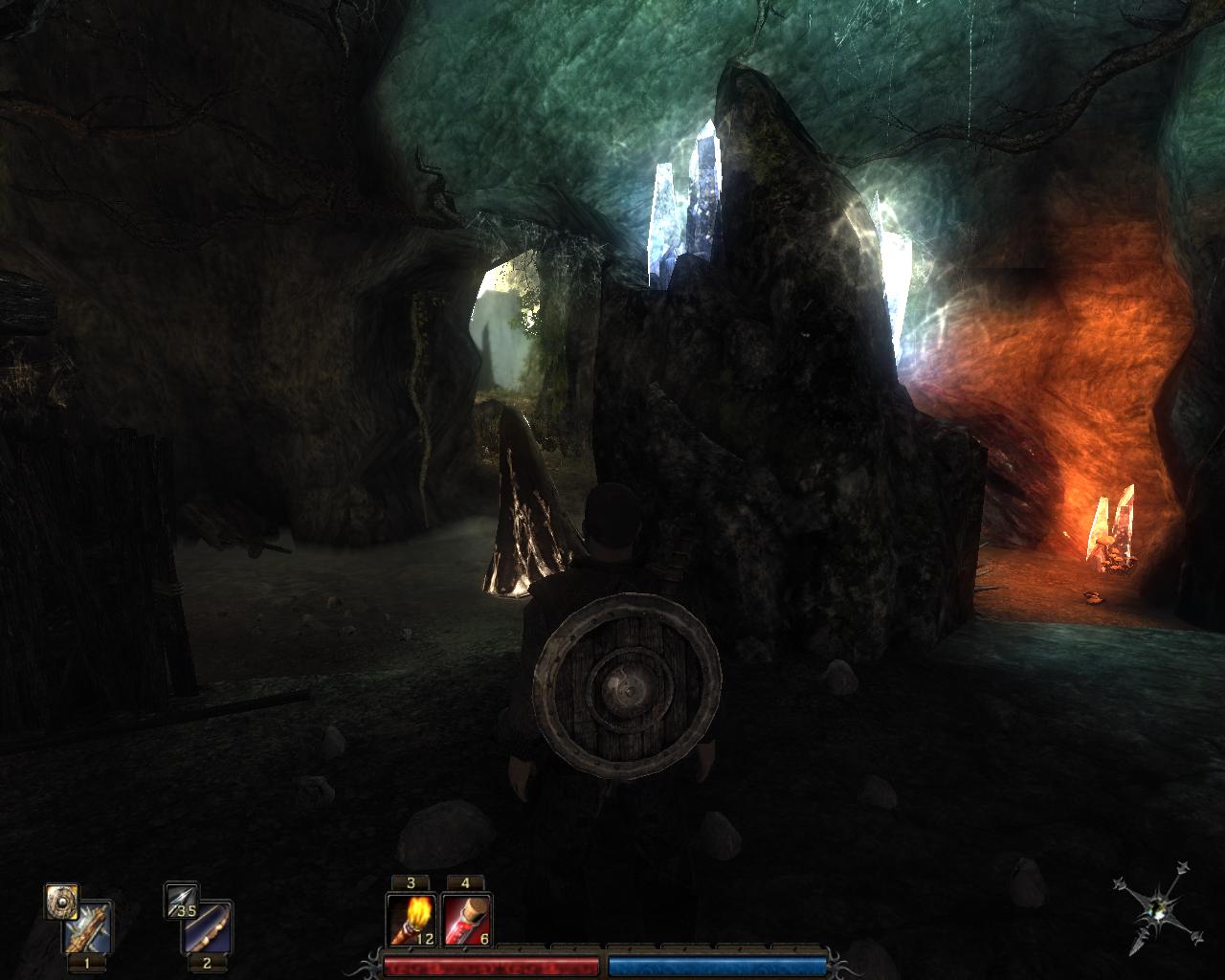Select the spiked club weapon slot
This screenshot has height=980, width=1225.
[88, 927]
